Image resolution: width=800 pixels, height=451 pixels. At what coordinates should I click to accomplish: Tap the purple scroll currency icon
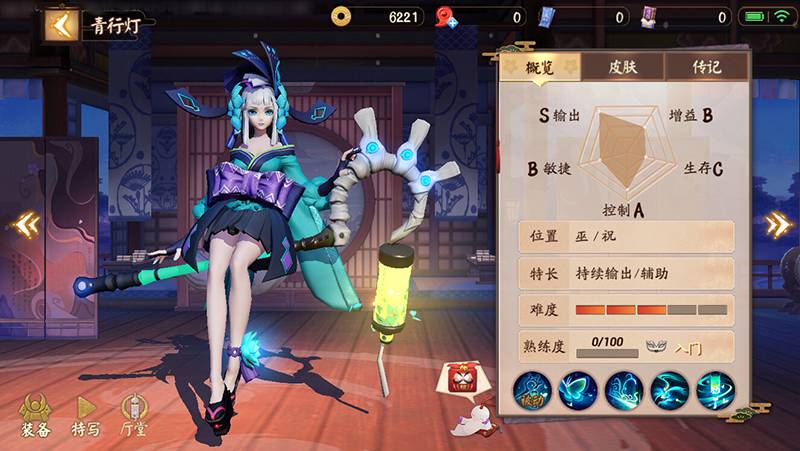coord(648,16)
